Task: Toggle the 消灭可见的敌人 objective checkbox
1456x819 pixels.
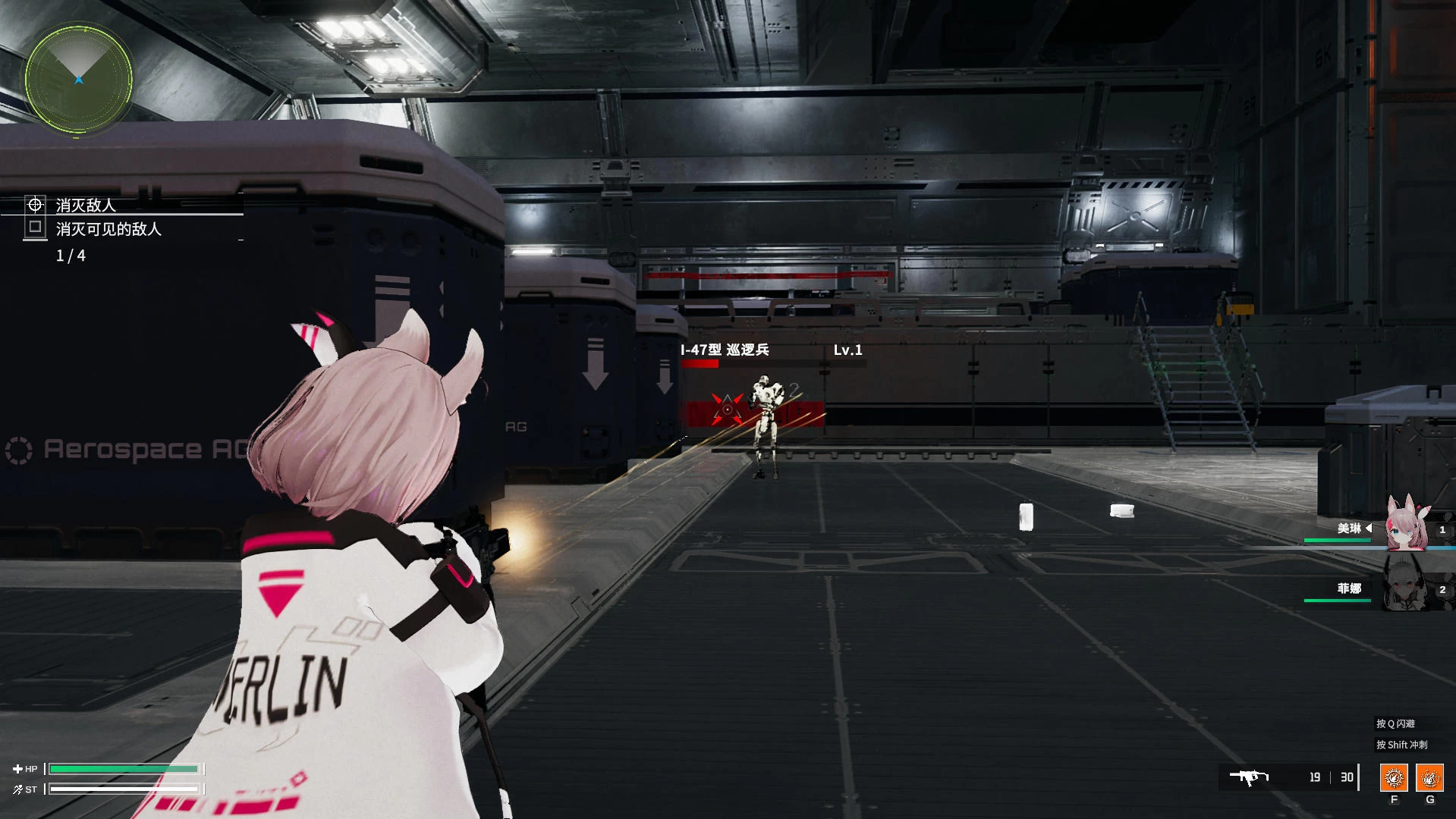Action: pos(35,227)
